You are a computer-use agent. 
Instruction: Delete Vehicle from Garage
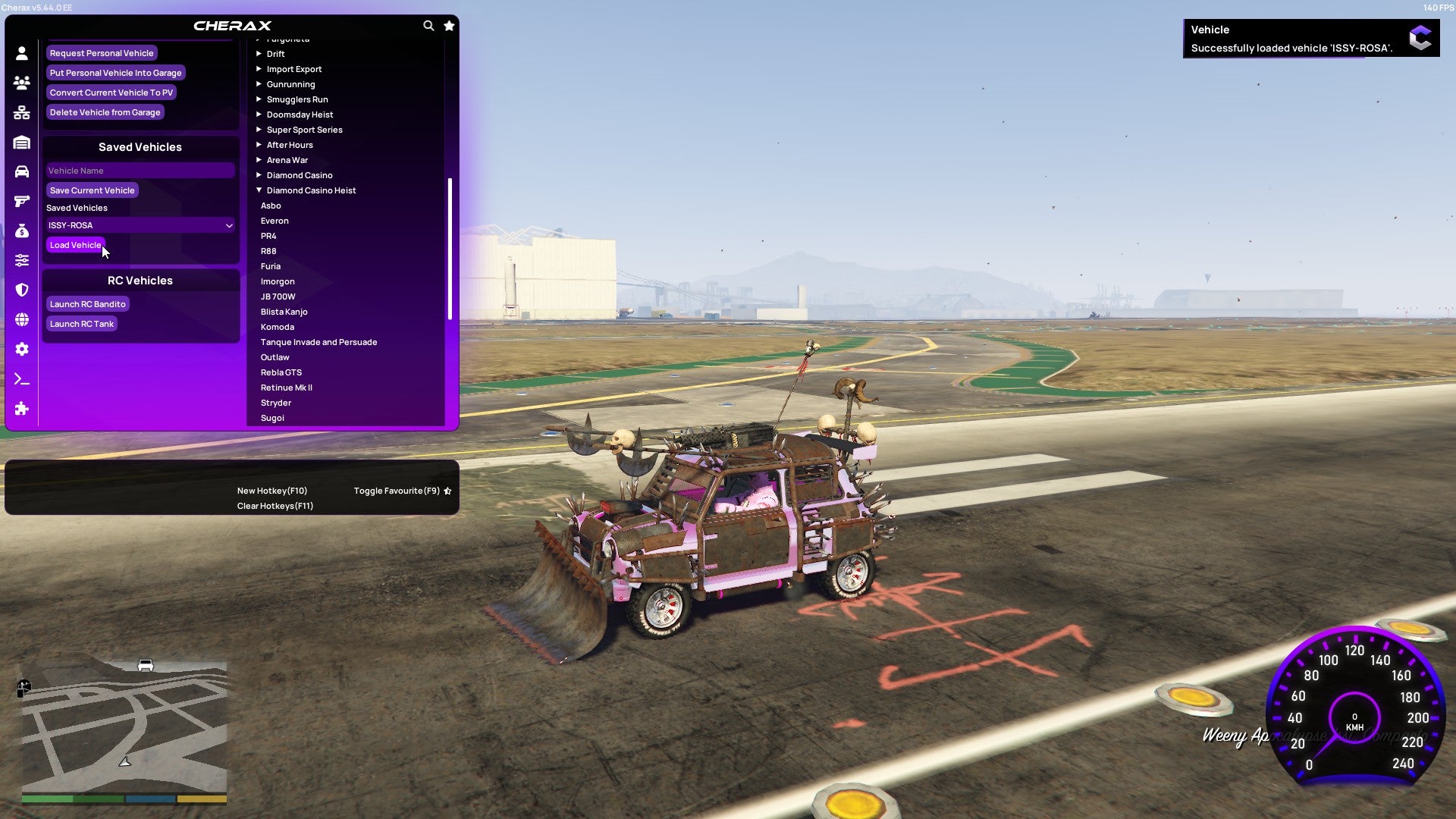point(105,112)
